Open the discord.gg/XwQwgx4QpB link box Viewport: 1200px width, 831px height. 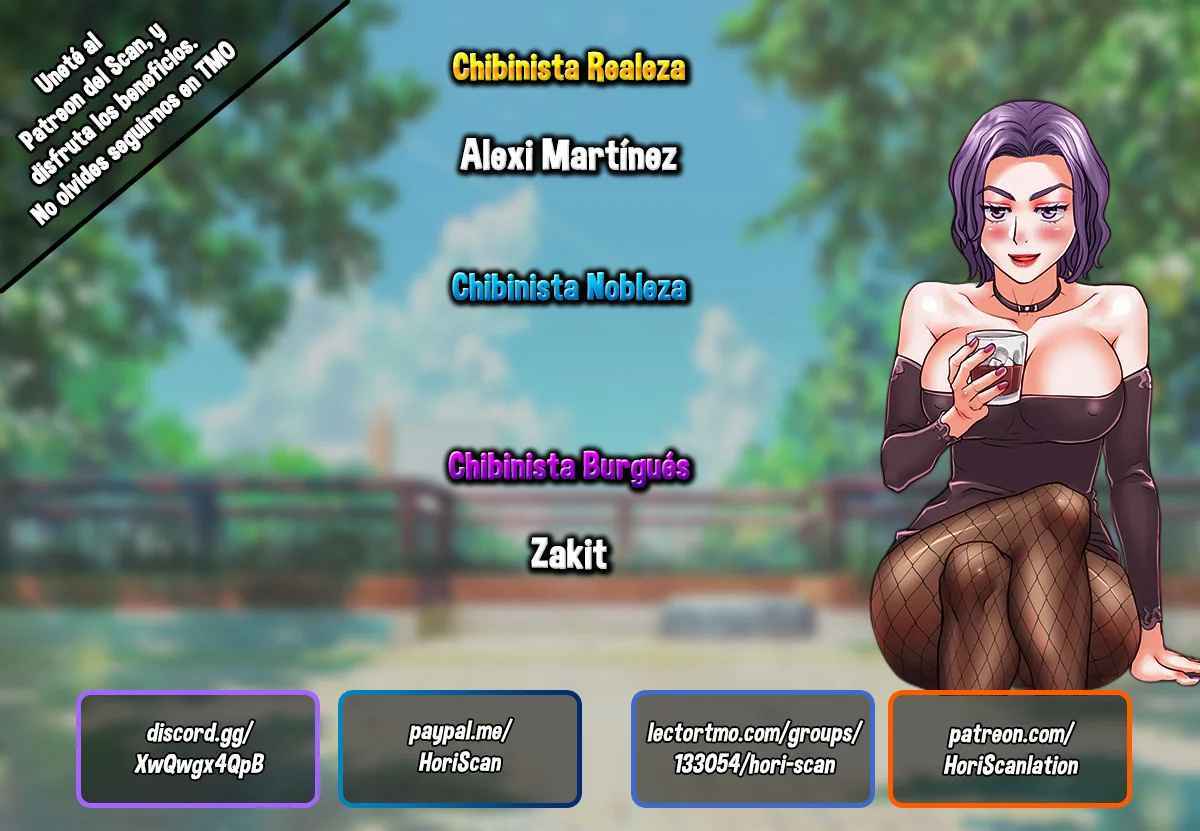(198, 749)
